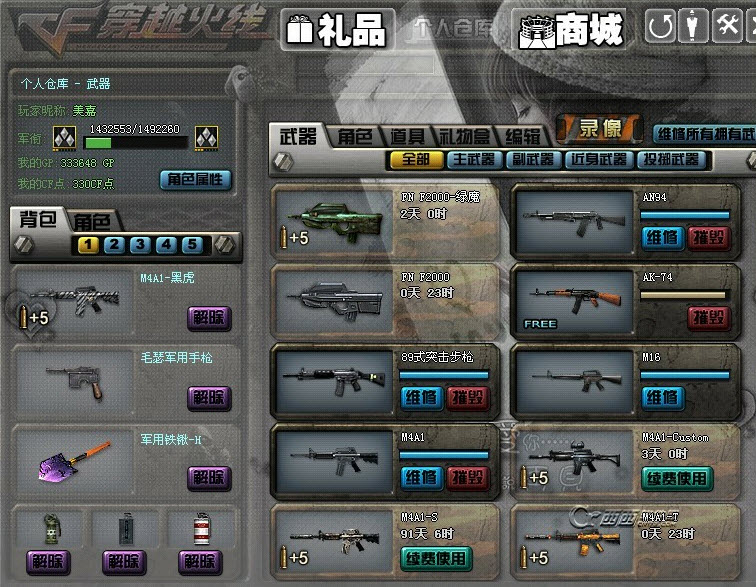Open the 礼物盒 gift box tab

[x=465, y=137]
